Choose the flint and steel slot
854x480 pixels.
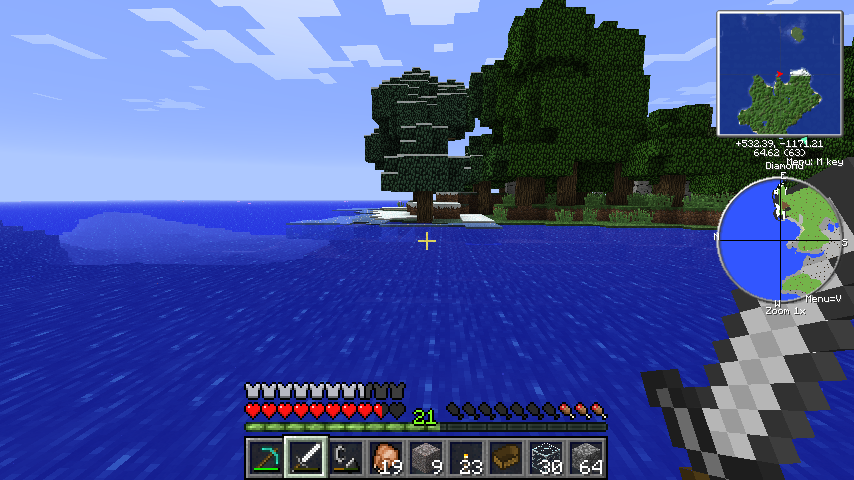(x=346, y=458)
